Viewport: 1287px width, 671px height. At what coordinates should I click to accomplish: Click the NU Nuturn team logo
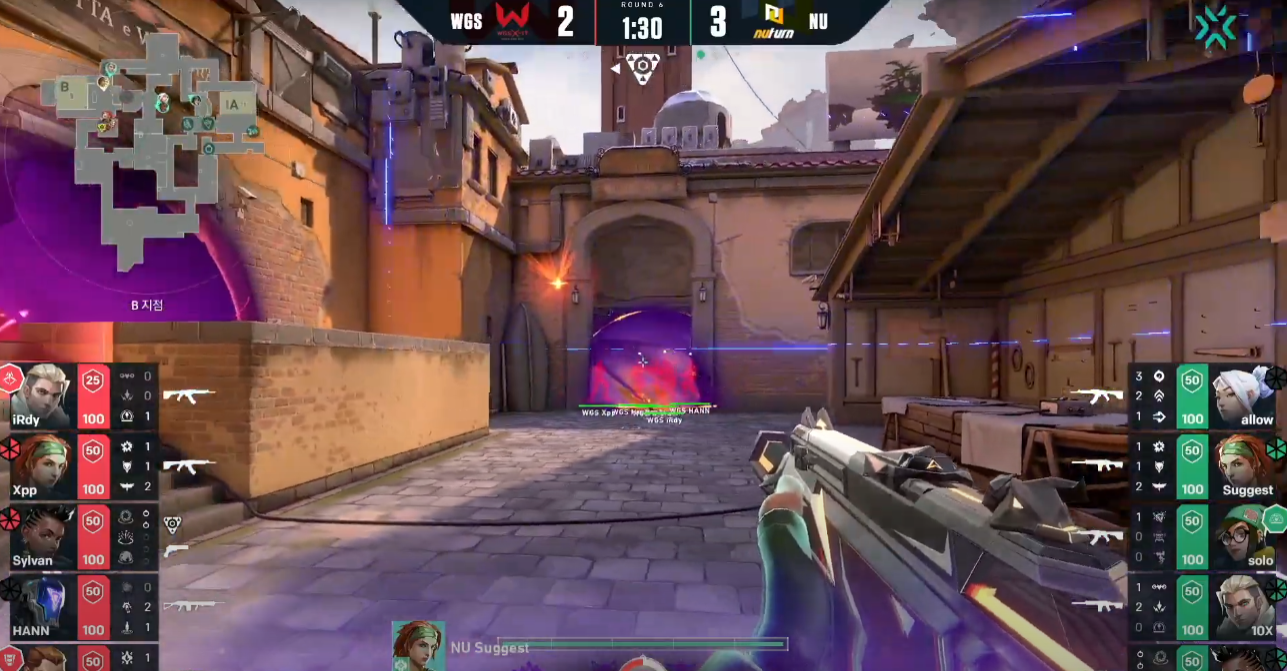(x=773, y=22)
